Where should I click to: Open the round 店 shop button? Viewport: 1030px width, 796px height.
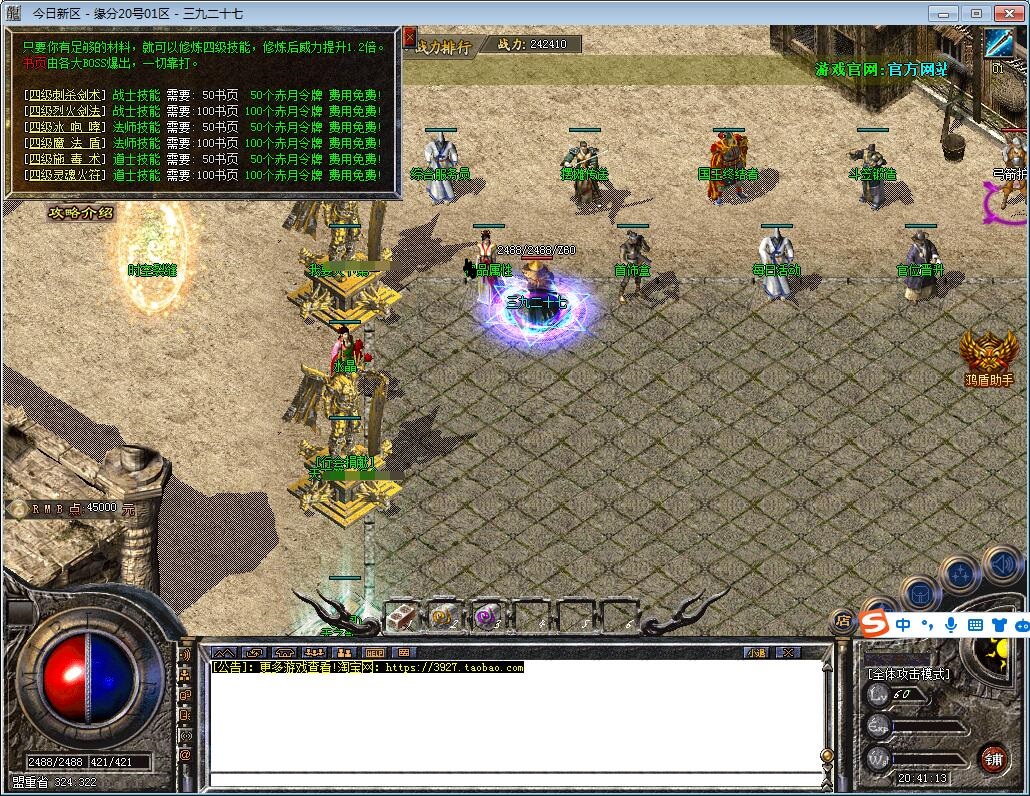843,621
